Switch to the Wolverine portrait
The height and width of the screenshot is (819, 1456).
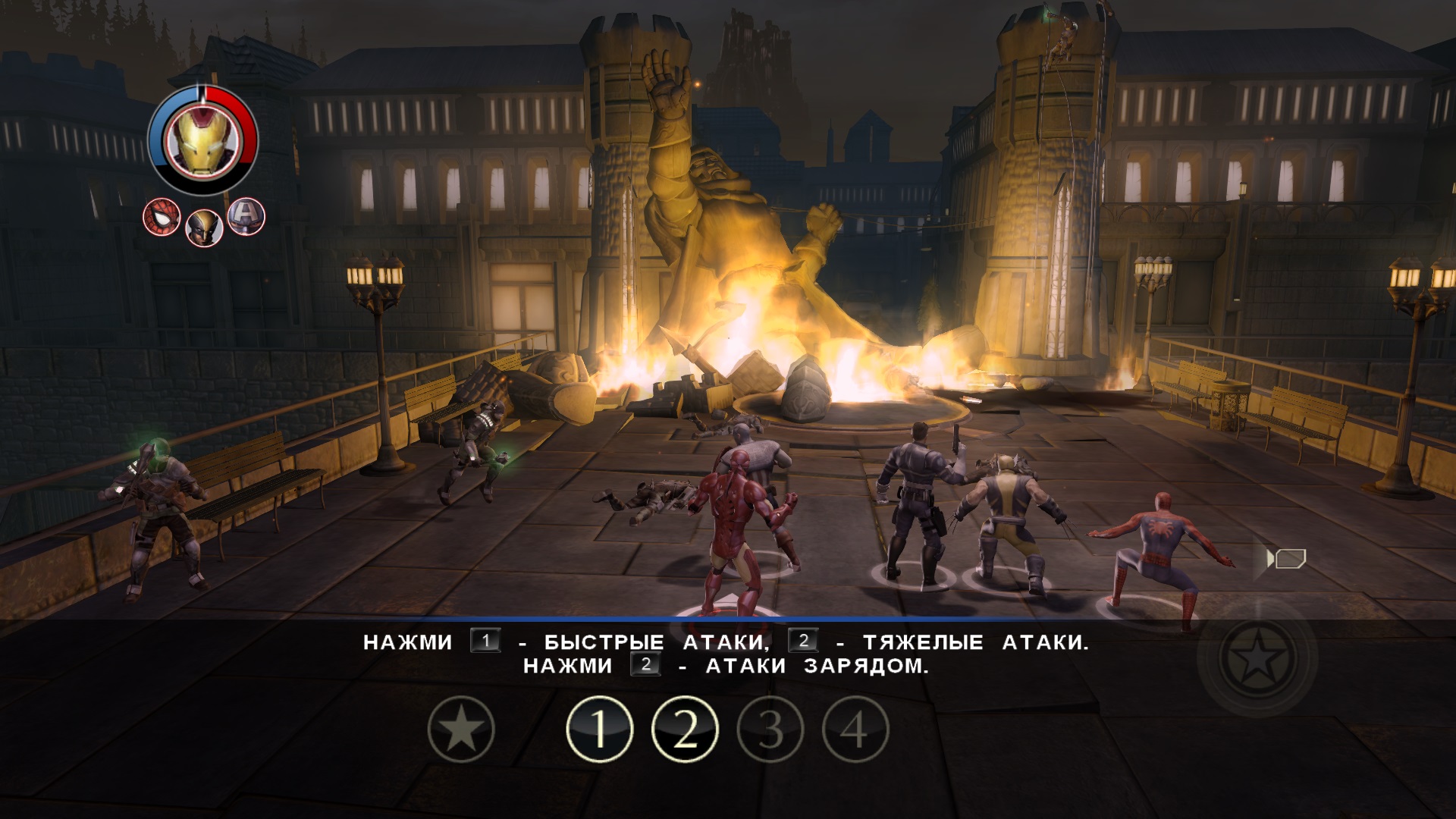coord(204,227)
